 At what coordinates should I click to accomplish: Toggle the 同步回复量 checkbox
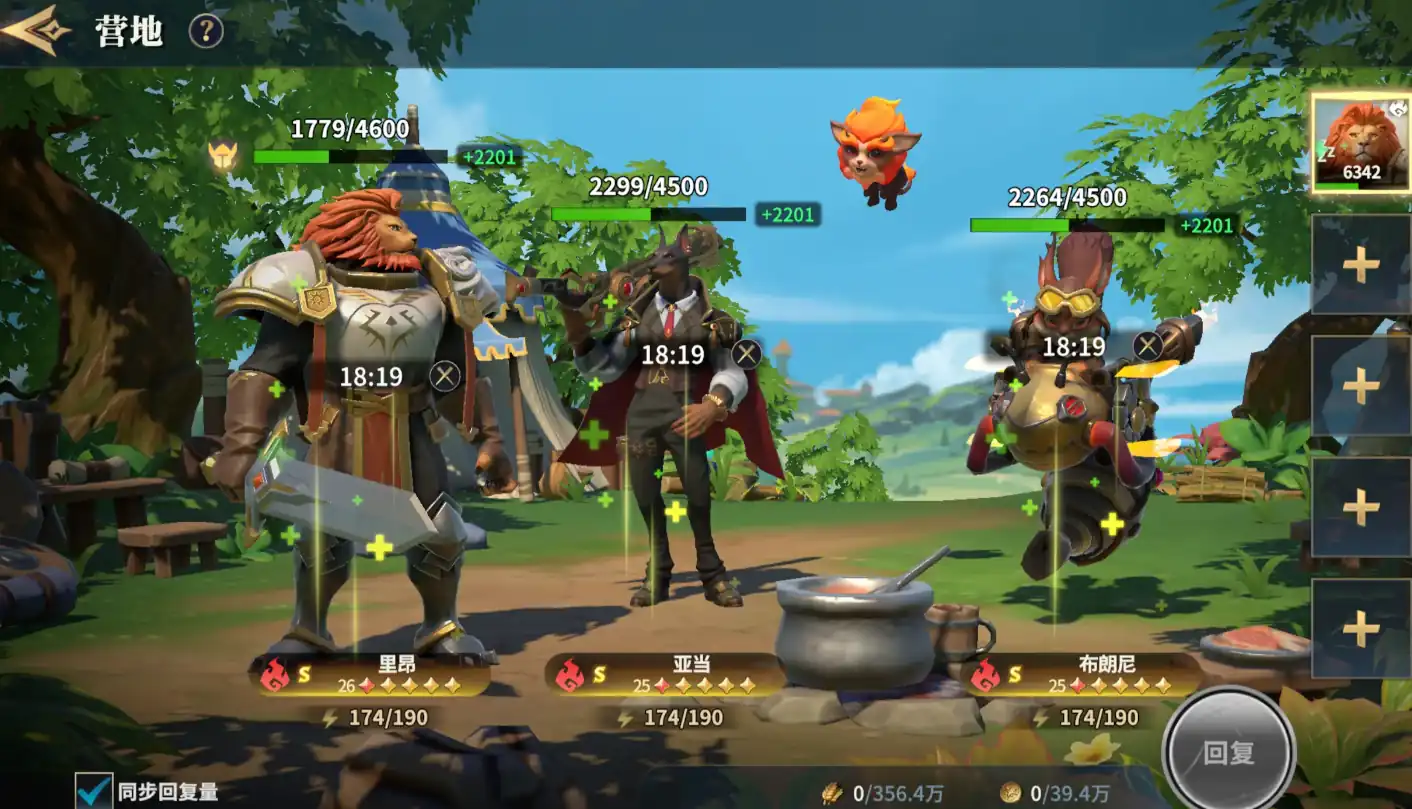[94, 792]
